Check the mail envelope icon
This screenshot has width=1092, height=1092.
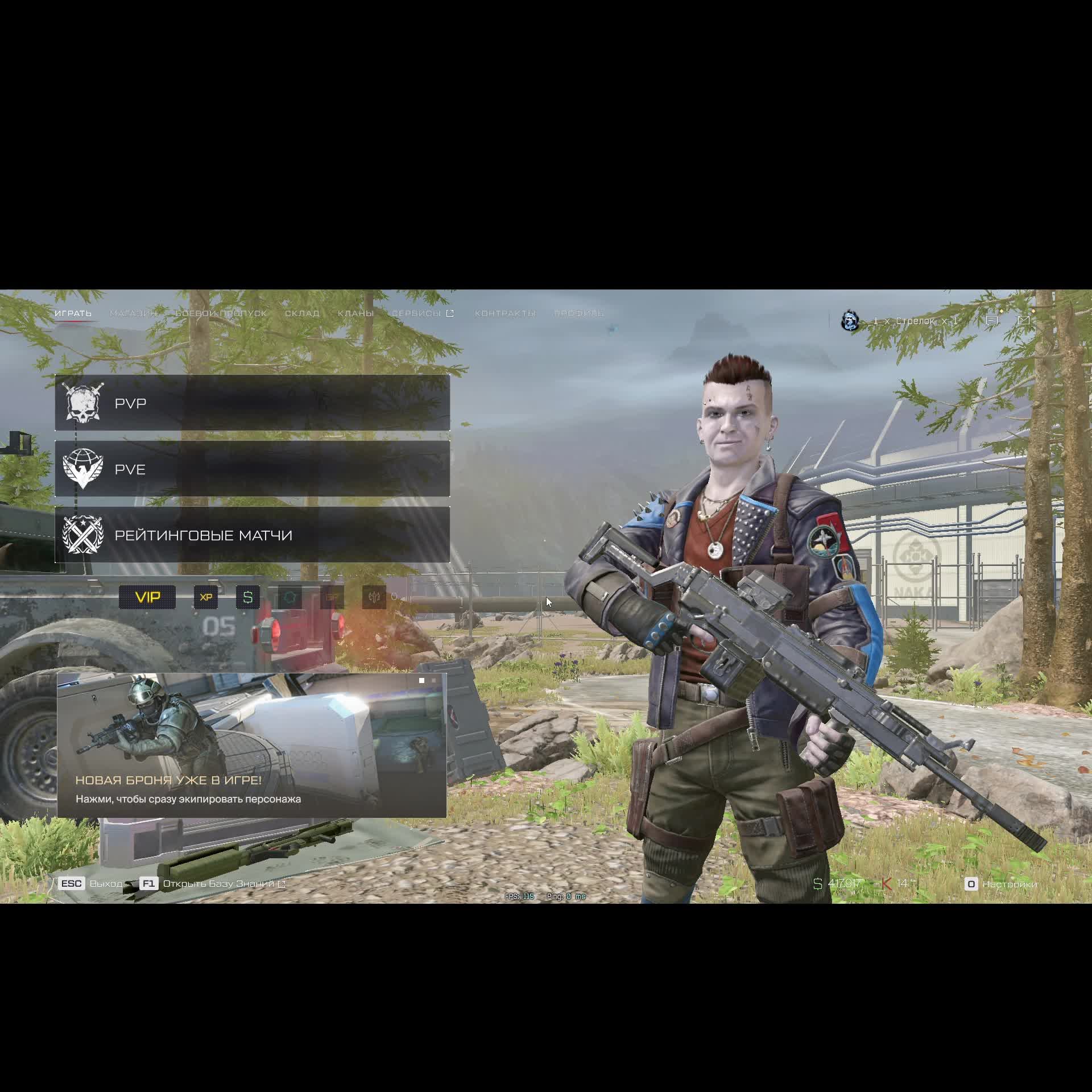tap(1024, 321)
